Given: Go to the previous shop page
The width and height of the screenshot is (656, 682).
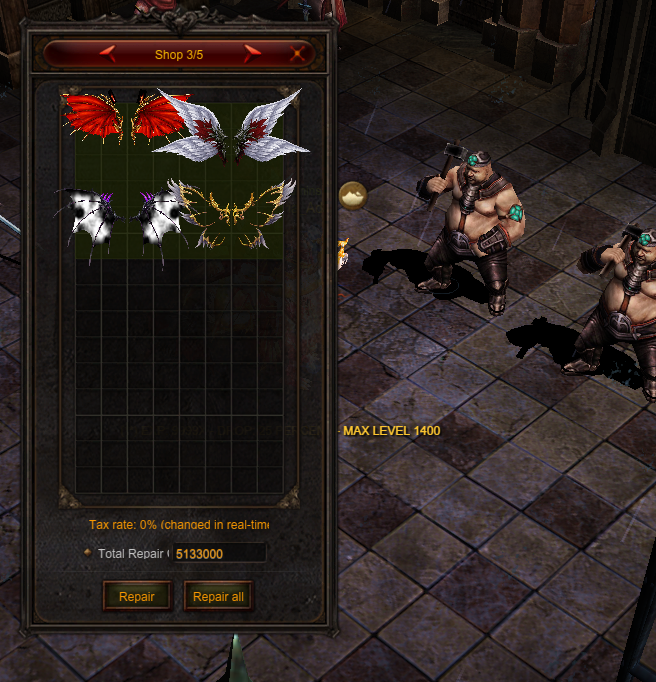Looking at the screenshot, I should (x=107, y=54).
